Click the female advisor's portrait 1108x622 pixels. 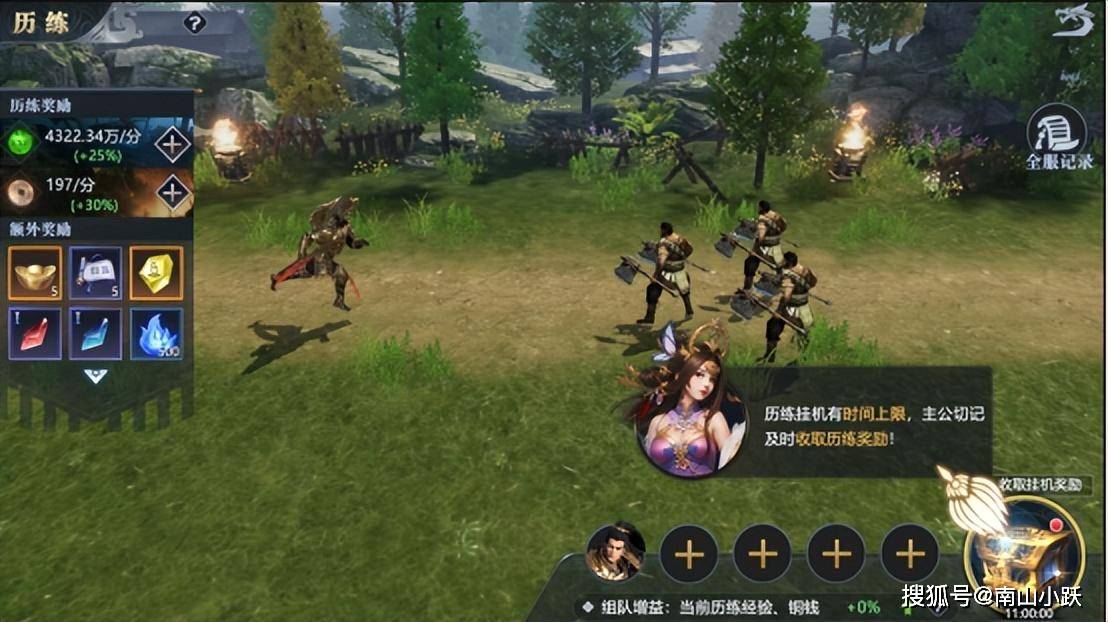pos(690,422)
